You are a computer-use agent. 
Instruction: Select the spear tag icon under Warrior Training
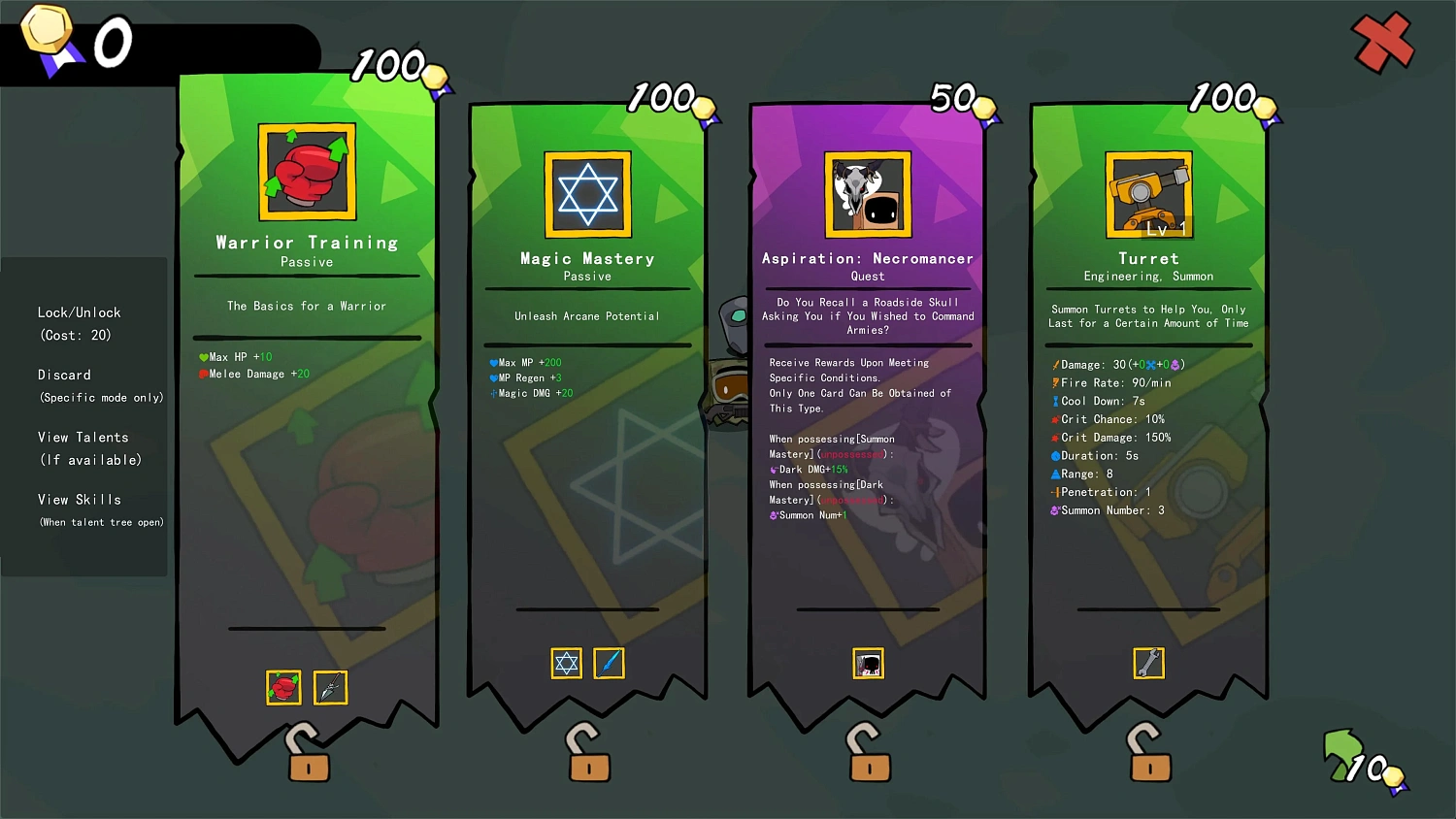(x=330, y=687)
